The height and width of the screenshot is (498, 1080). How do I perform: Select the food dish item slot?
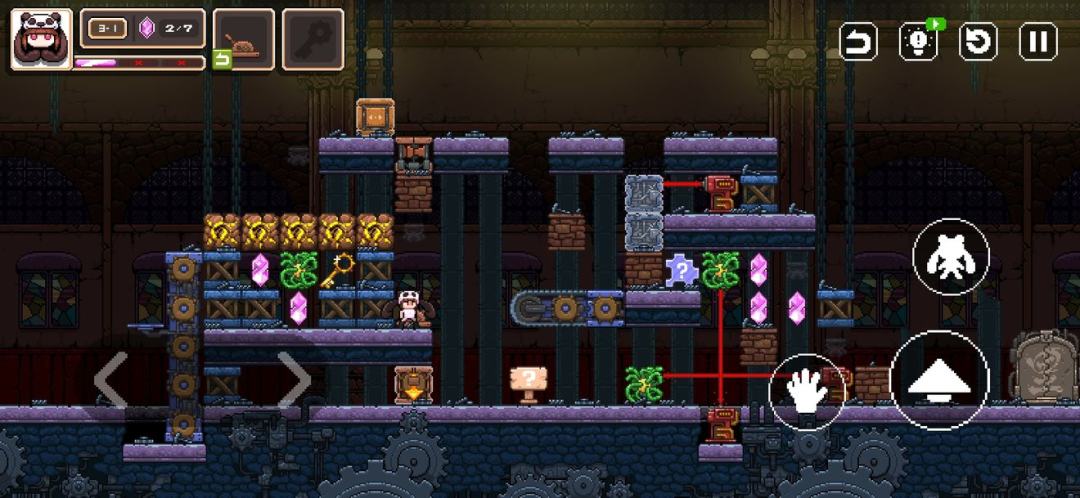[x=244, y=40]
